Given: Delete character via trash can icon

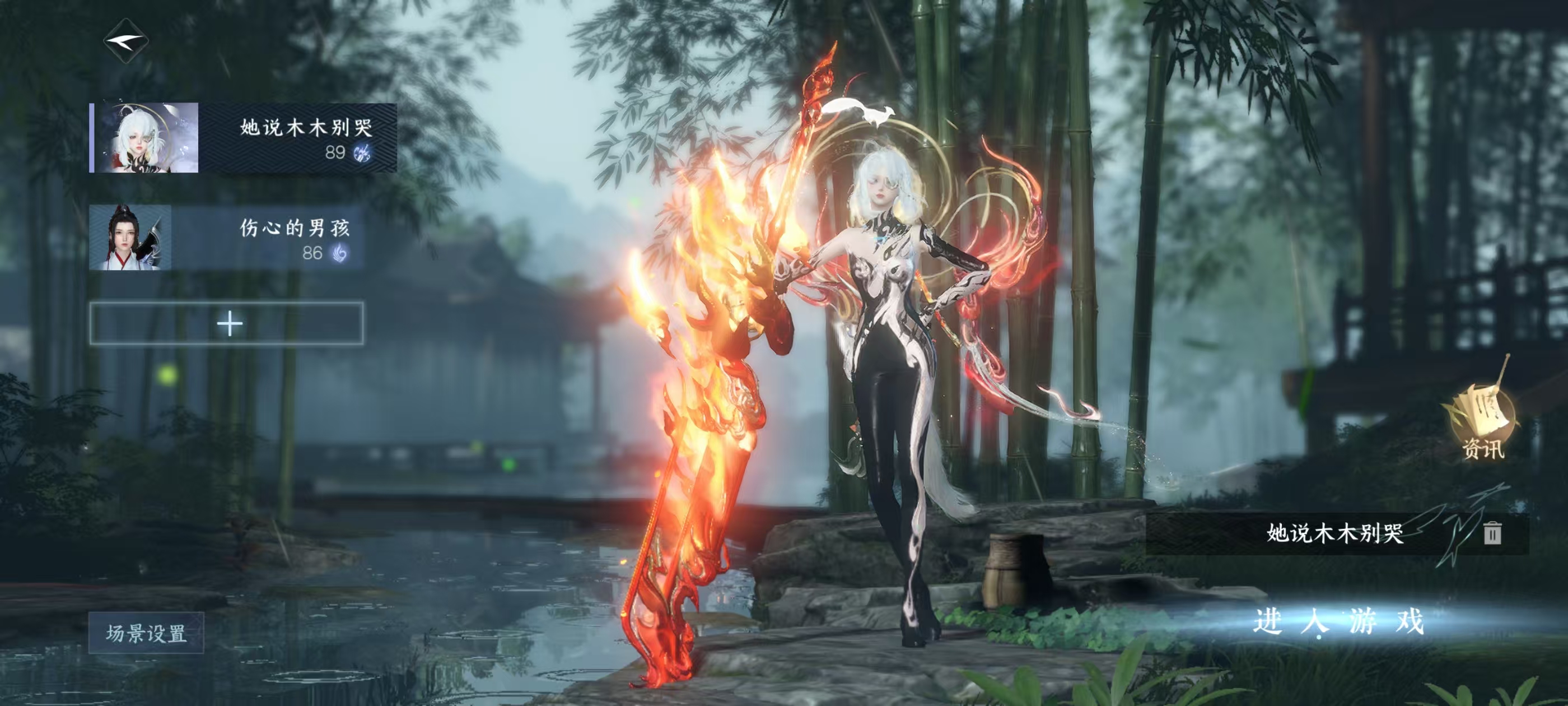Looking at the screenshot, I should click(1491, 533).
